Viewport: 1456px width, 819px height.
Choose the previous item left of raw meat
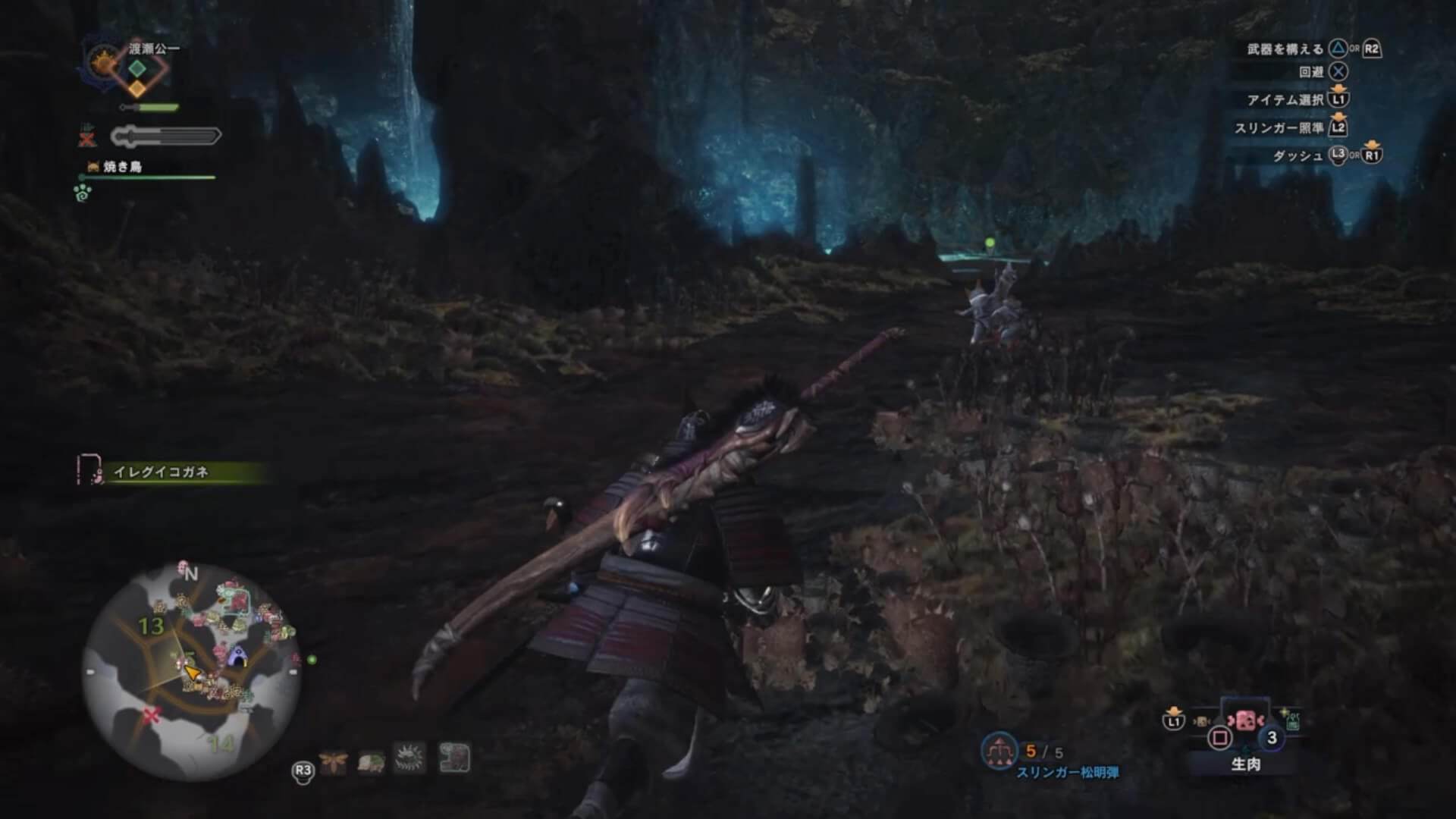point(1201,721)
